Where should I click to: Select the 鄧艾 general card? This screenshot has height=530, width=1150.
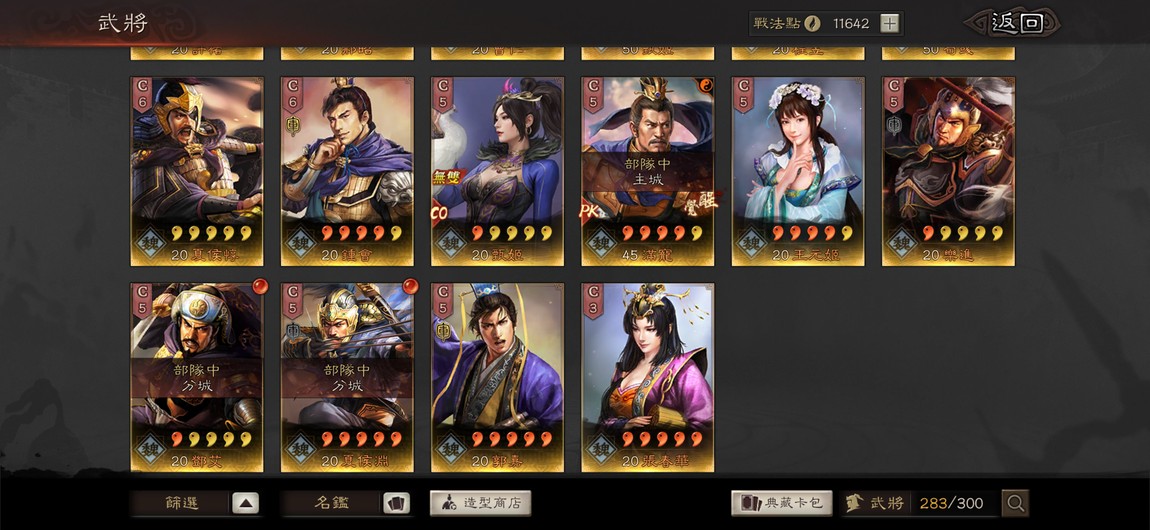coord(197,377)
